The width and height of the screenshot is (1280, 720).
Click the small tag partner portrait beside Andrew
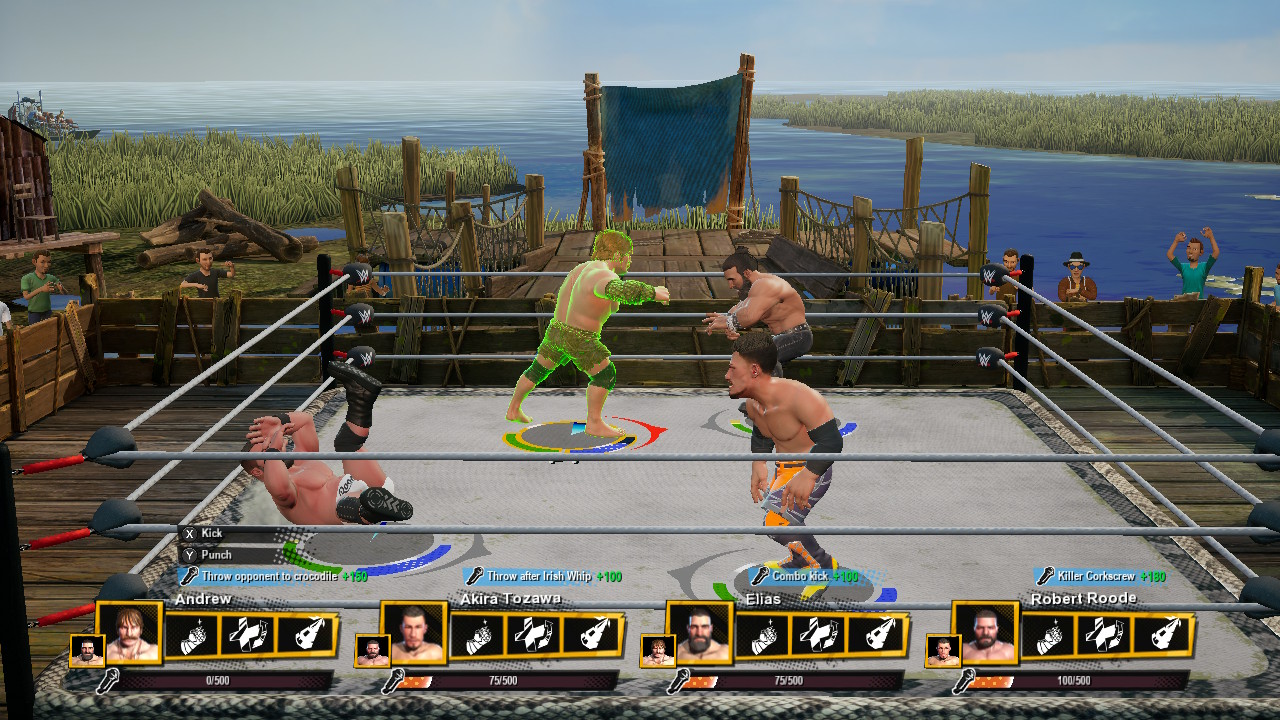tap(87, 651)
